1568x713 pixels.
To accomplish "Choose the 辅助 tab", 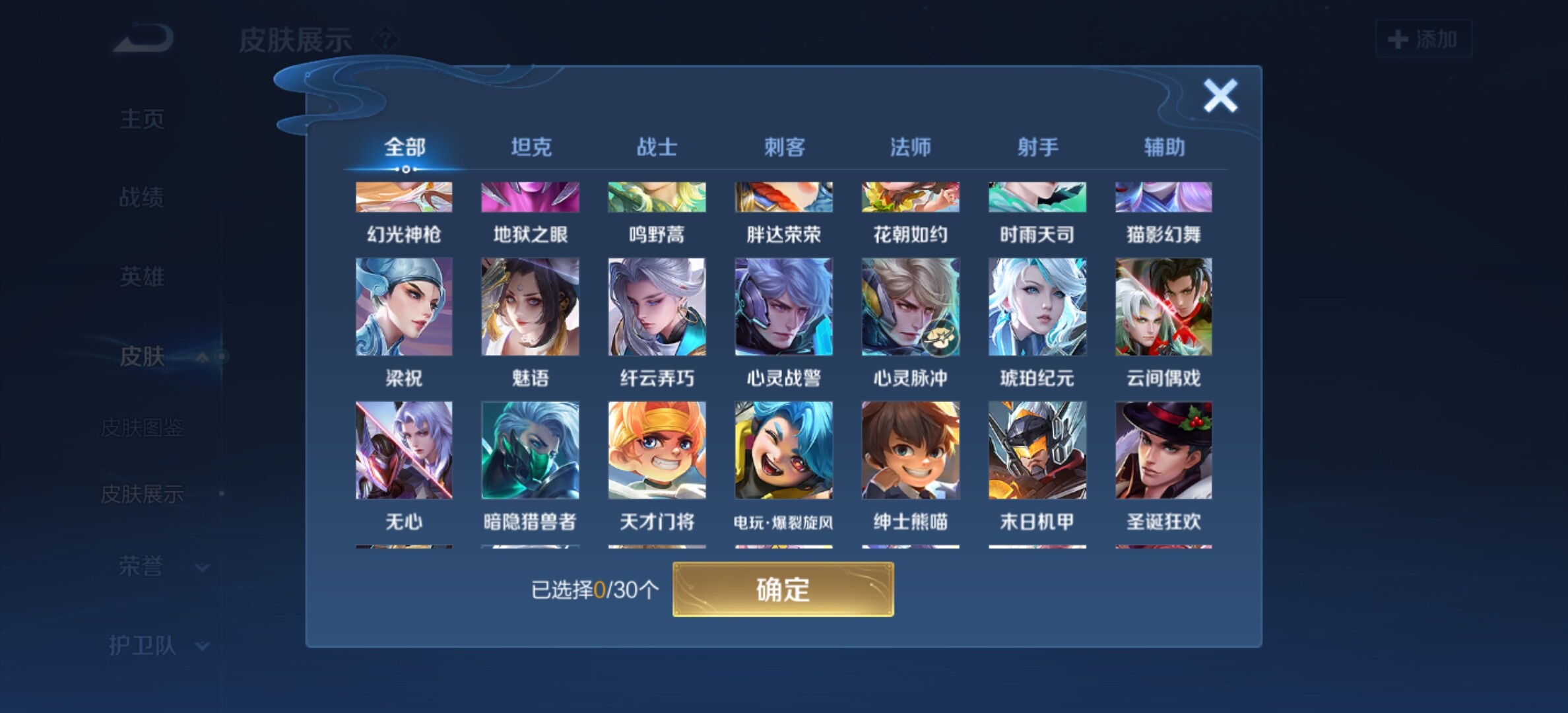I will [1164, 147].
